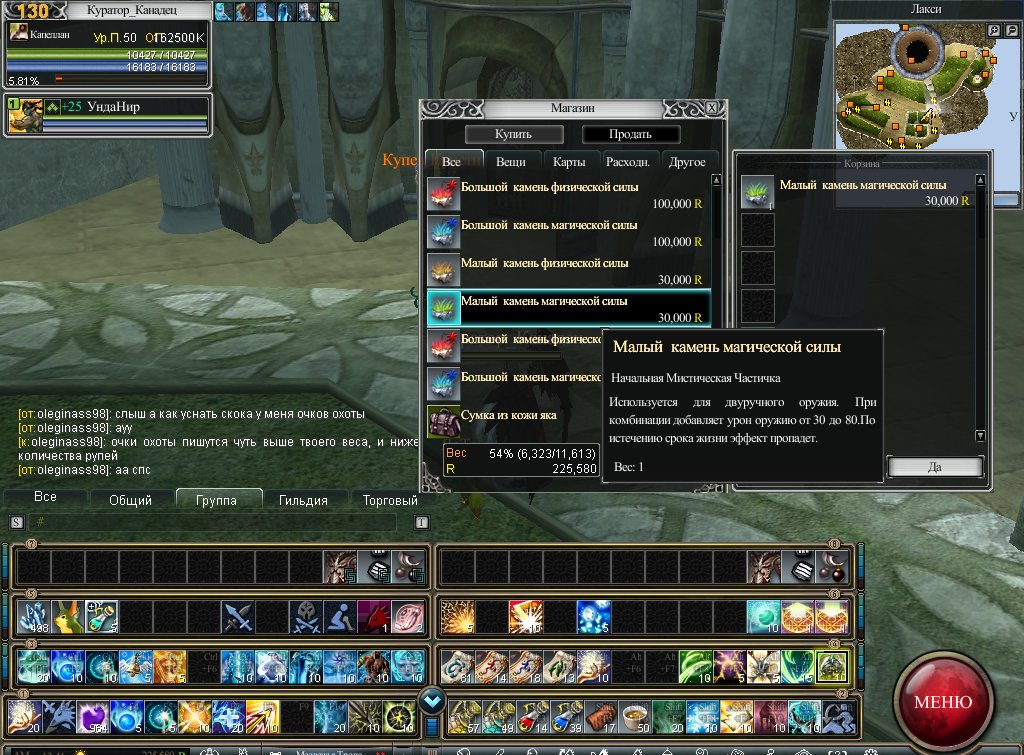
Task: Select the Расходн. shop tab
Action: coord(627,162)
